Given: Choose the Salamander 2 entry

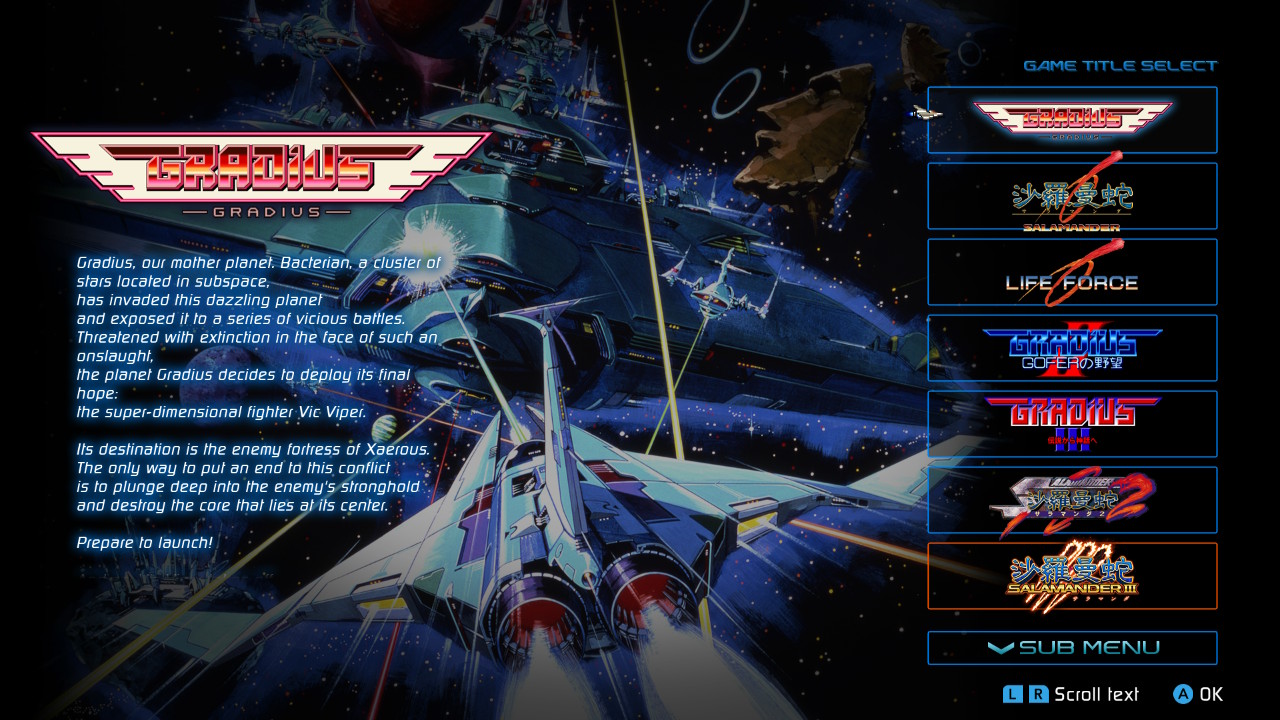Looking at the screenshot, I should [1072, 499].
